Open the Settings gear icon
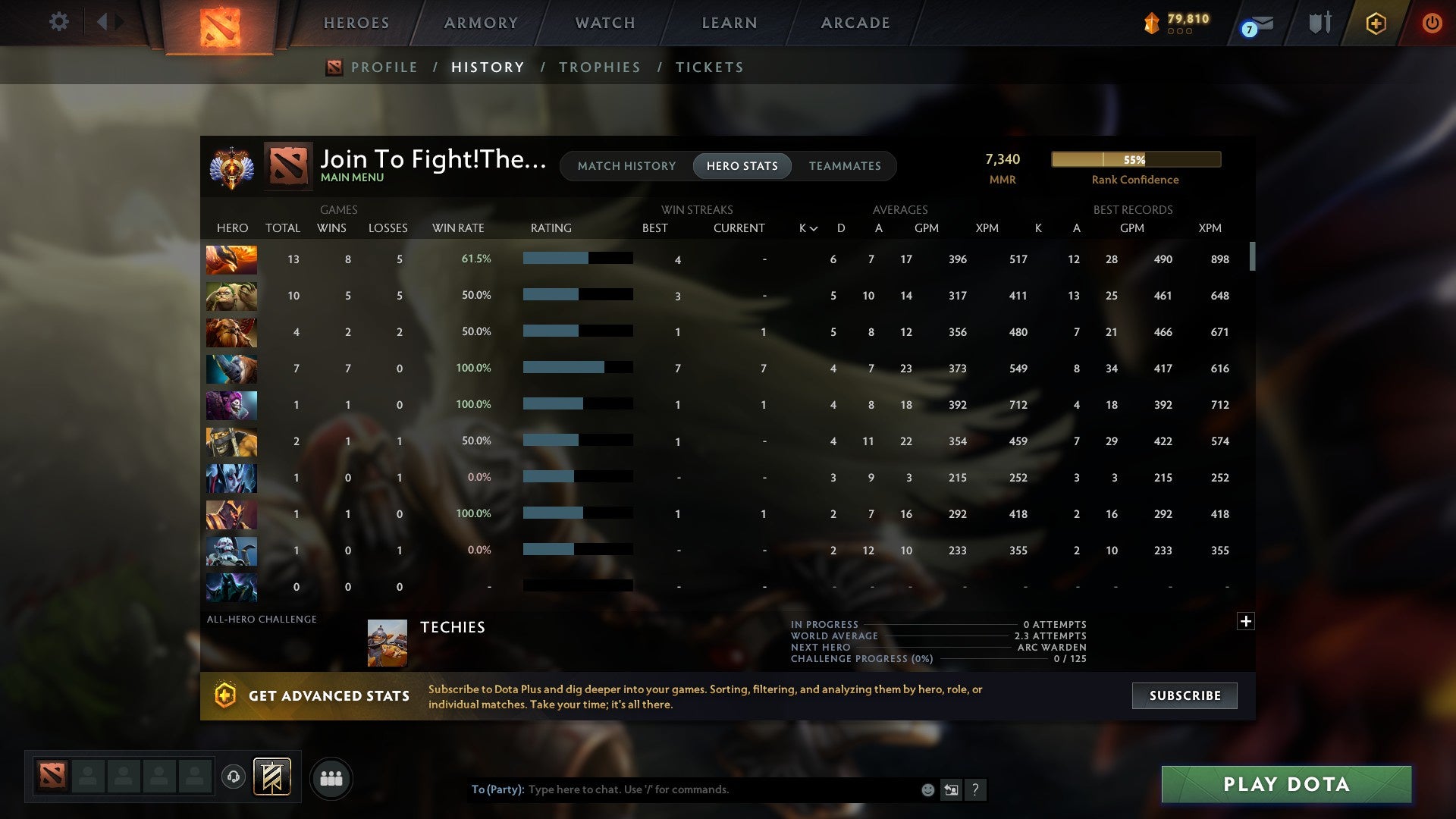 58,22
